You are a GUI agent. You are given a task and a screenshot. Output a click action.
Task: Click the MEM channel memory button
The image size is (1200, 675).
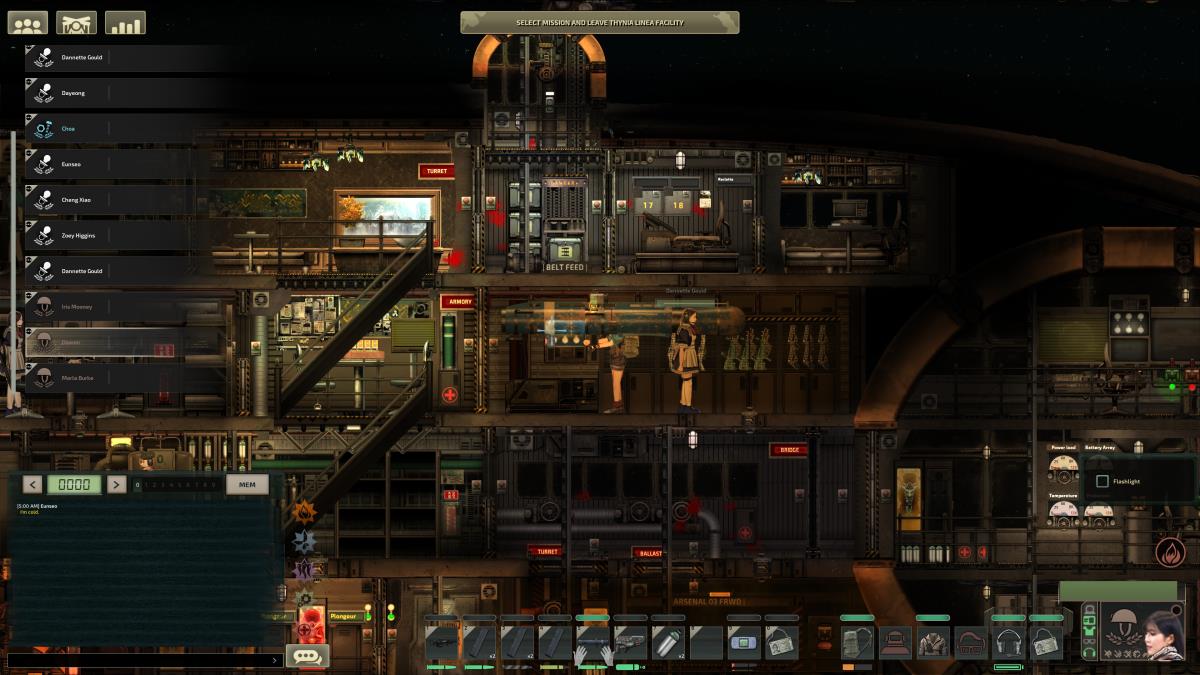tap(247, 485)
